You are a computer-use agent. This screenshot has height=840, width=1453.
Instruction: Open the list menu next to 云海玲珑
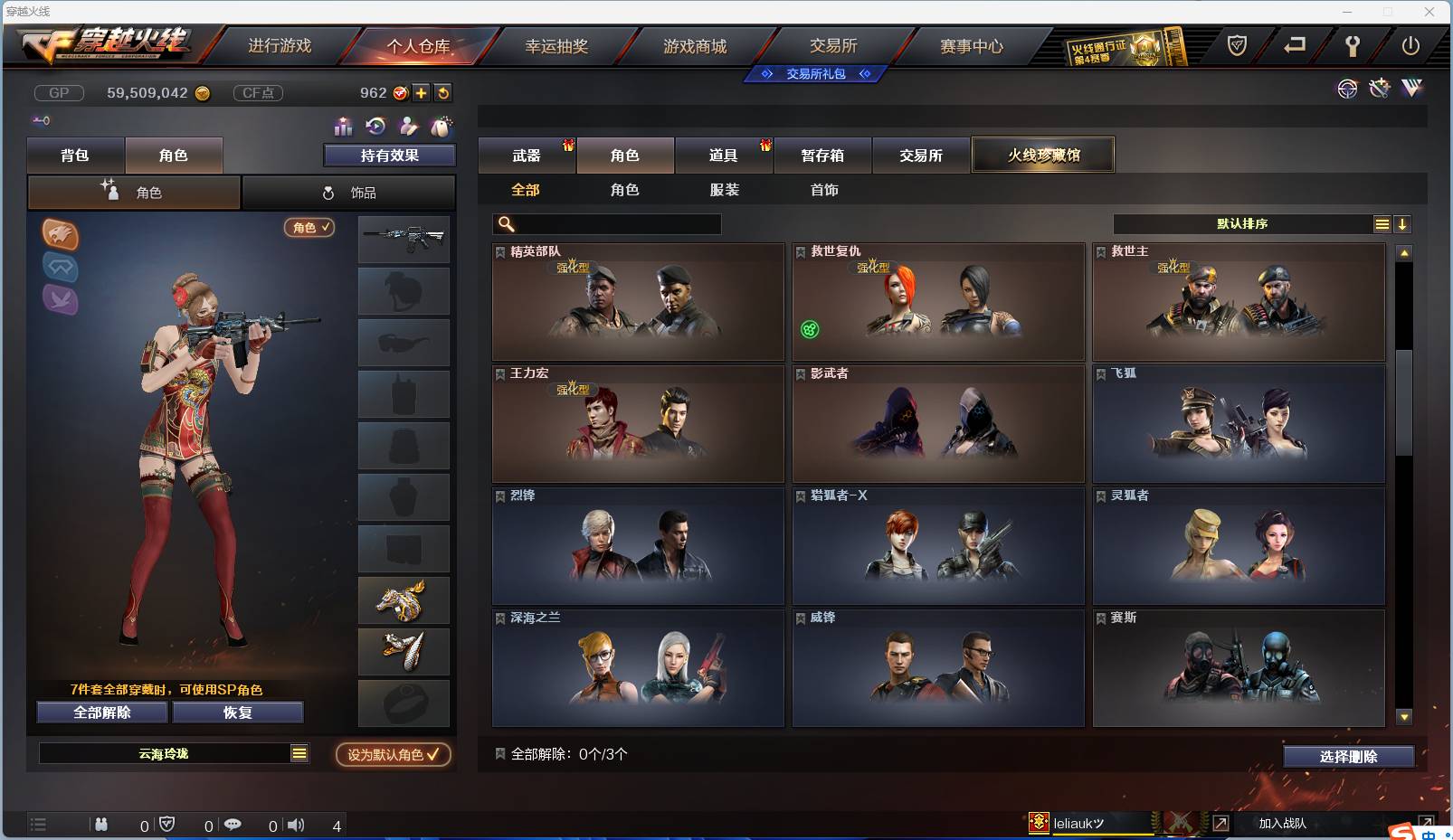pyautogui.click(x=299, y=752)
